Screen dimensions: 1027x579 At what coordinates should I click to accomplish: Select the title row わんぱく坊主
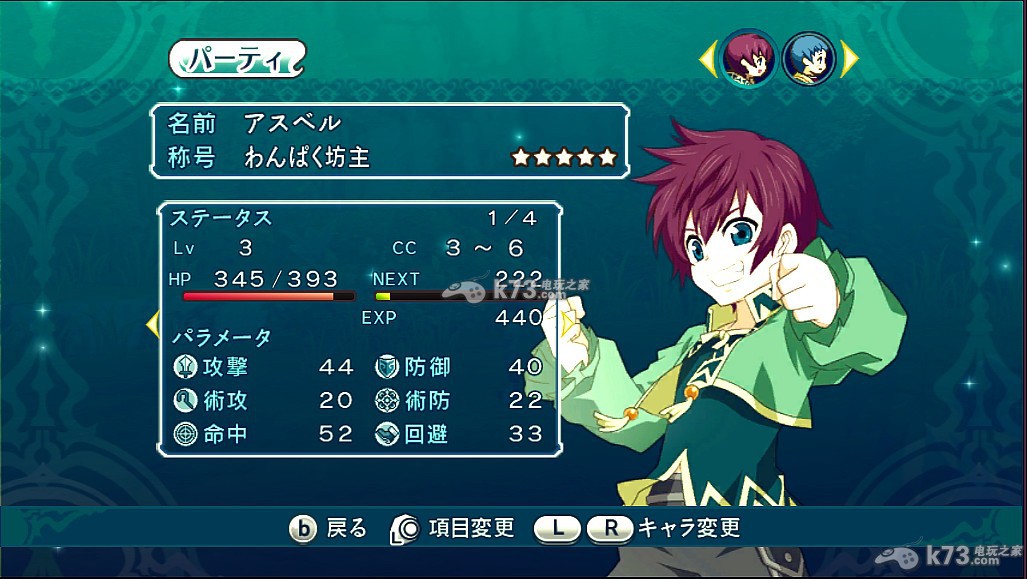(x=390, y=157)
